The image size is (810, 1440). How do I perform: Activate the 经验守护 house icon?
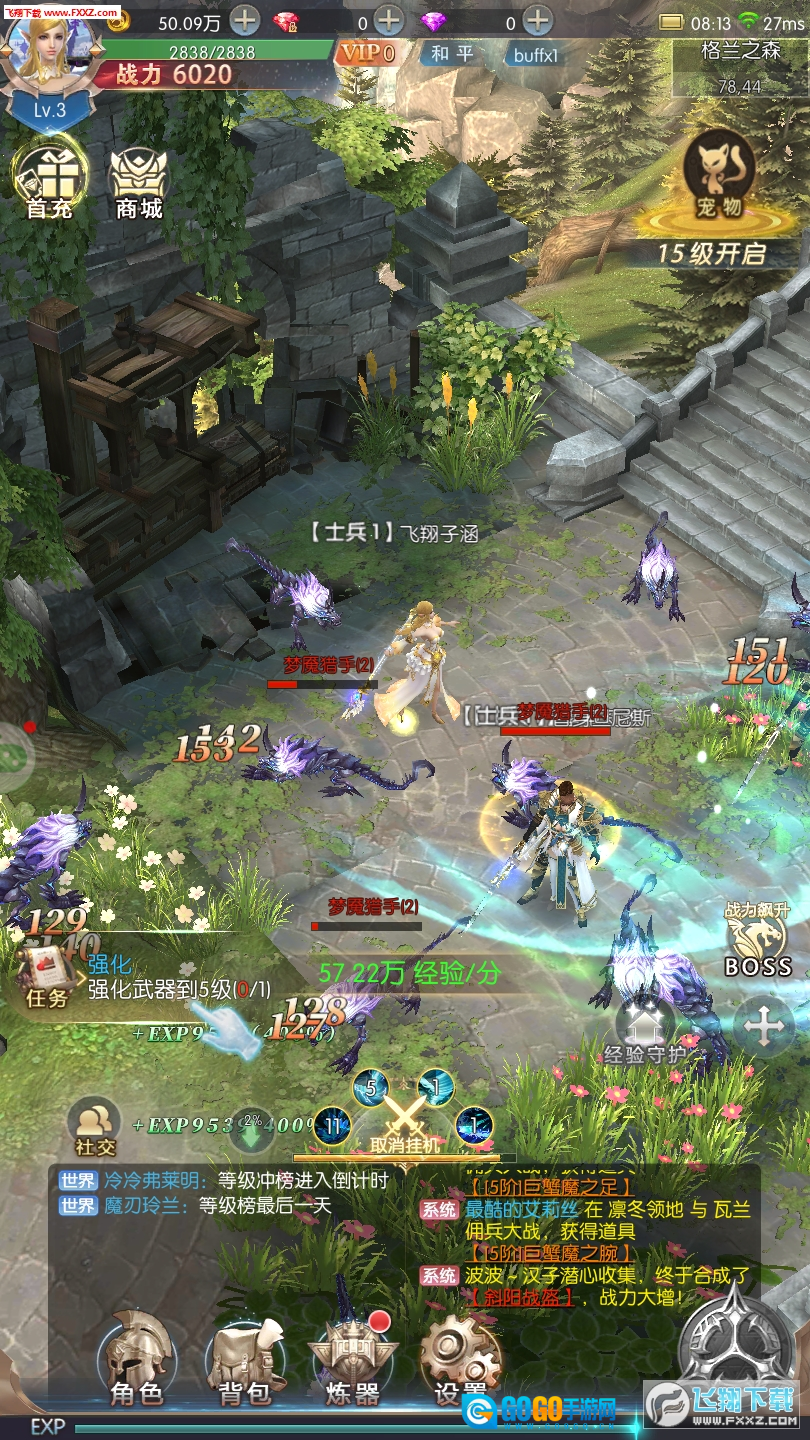coord(646,1028)
